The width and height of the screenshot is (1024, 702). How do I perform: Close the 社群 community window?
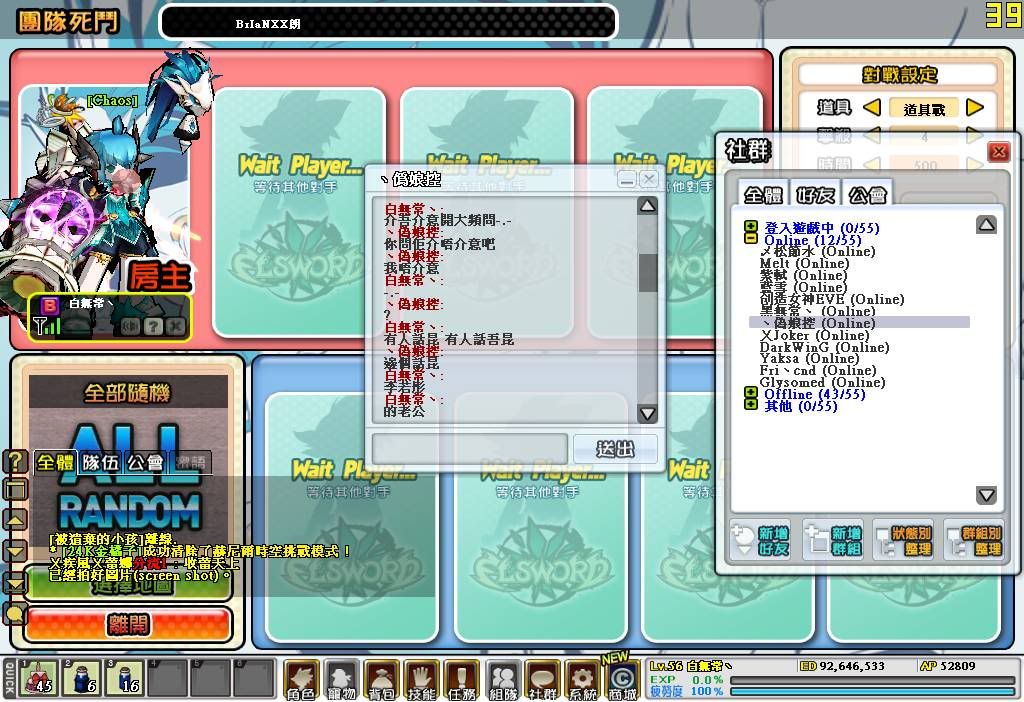click(998, 152)
